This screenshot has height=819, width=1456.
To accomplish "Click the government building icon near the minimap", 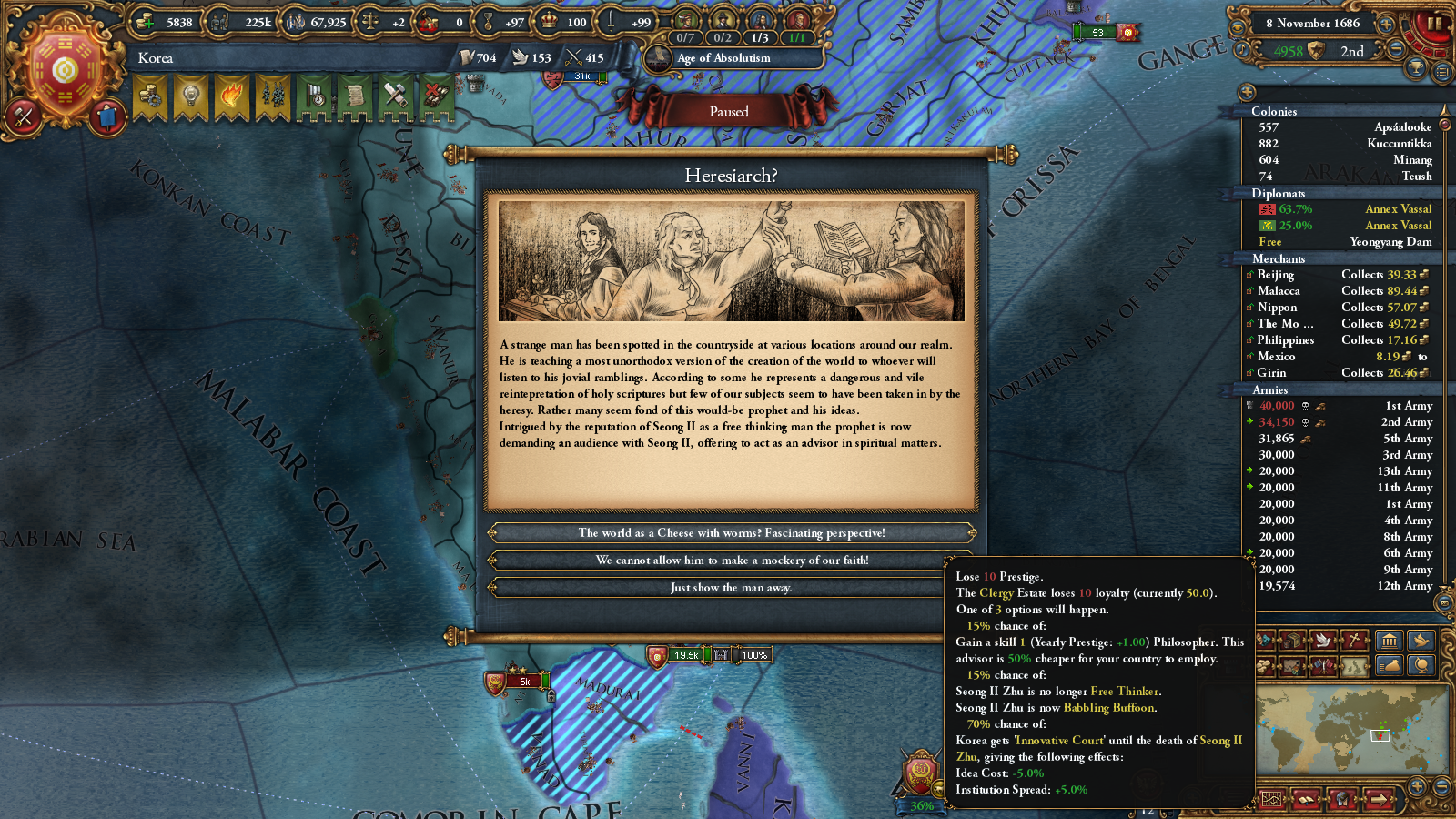I will (1389, 641).
